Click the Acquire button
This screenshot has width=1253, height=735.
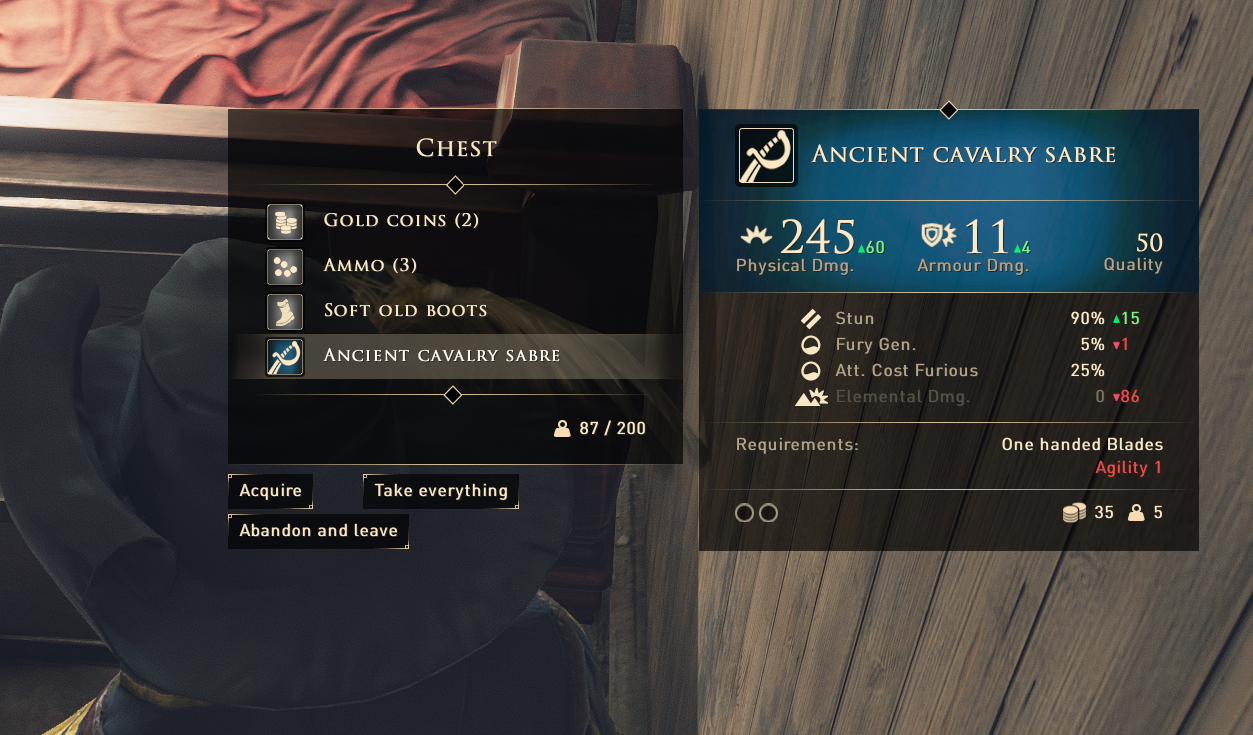point(270,491)
